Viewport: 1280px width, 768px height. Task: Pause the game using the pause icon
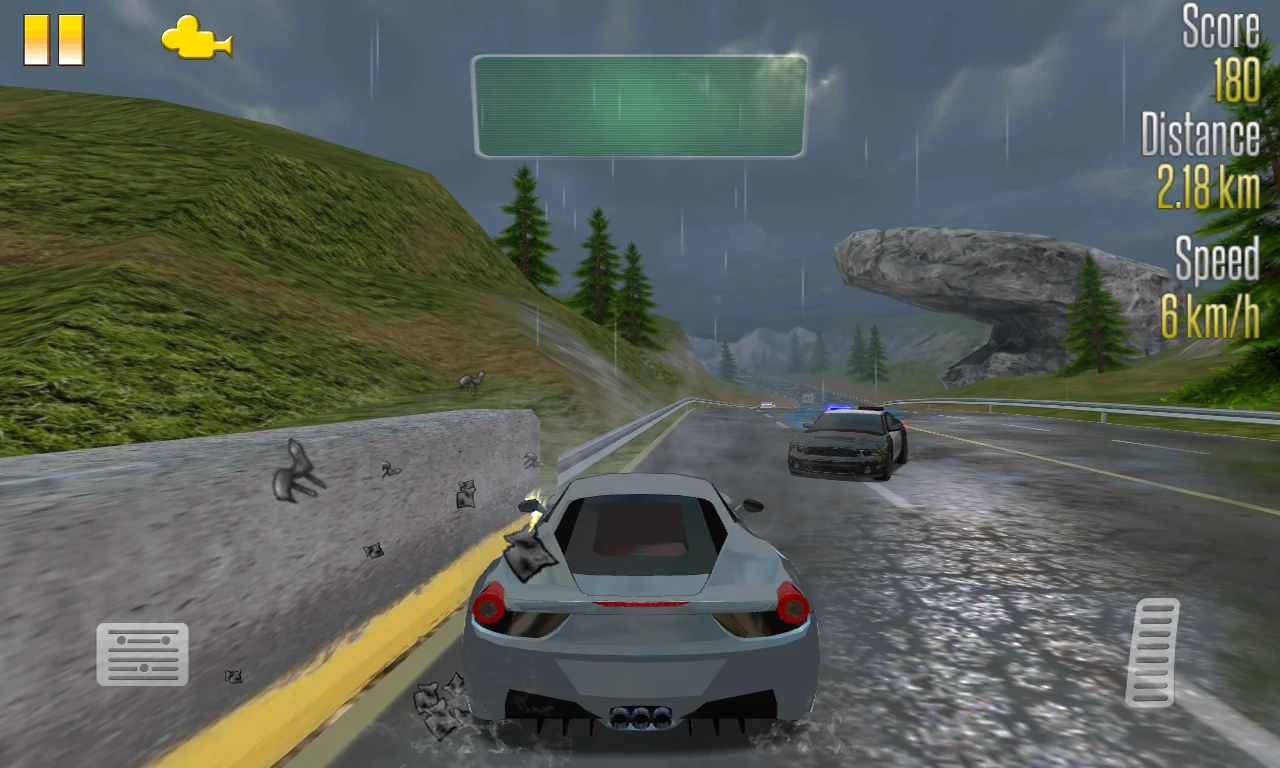[x=53, y=41]
